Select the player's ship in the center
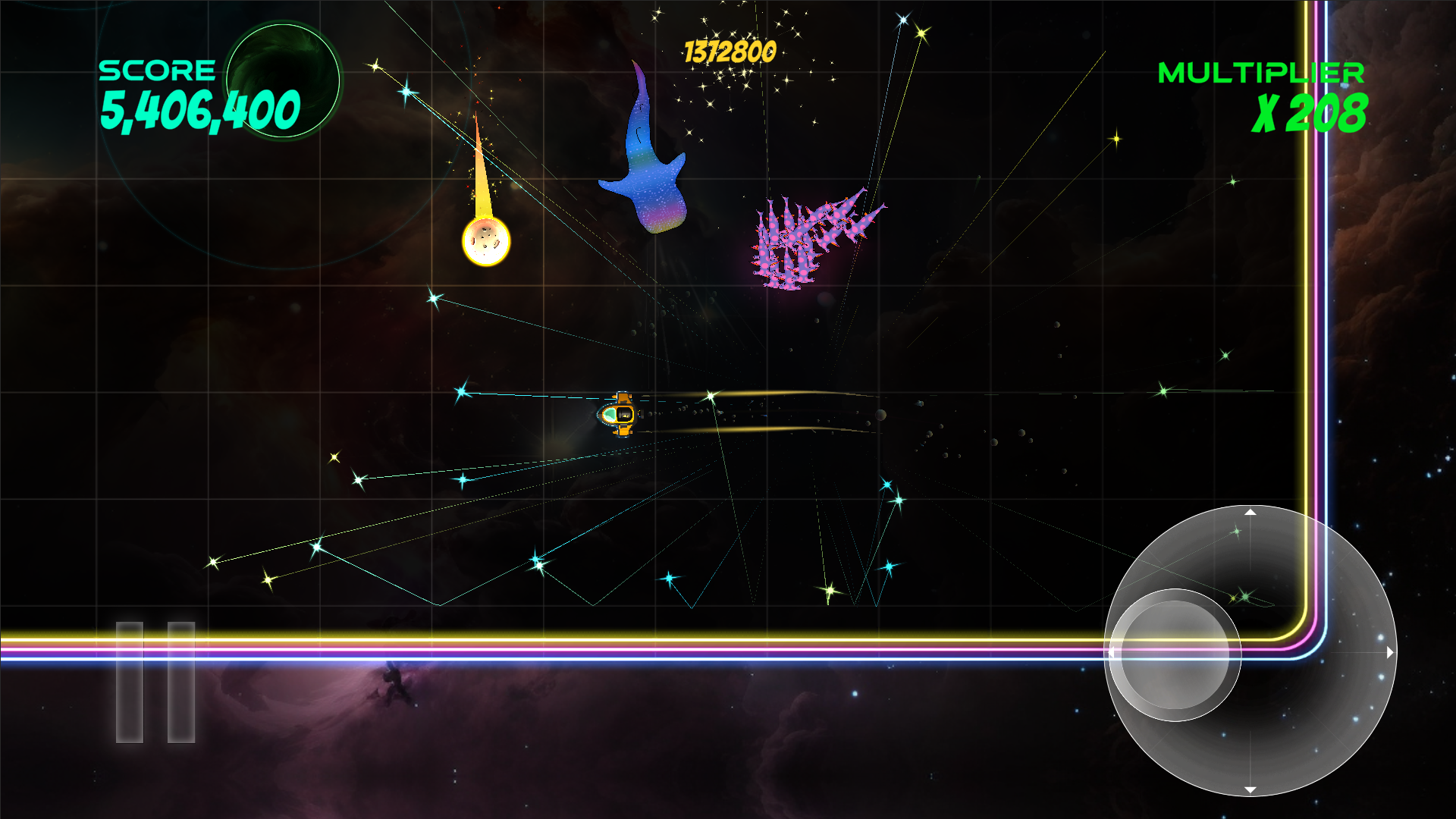The width and height of the screenshot is (1456, 819). 618,416
